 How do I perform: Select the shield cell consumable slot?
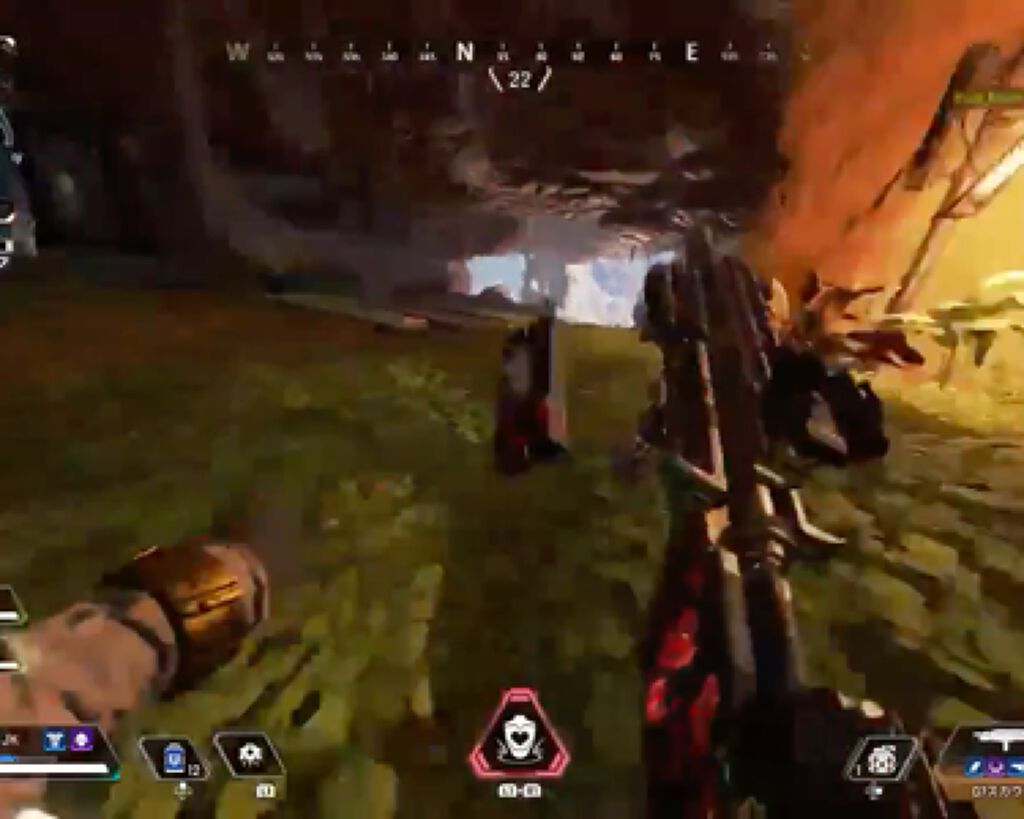(174, 757)
